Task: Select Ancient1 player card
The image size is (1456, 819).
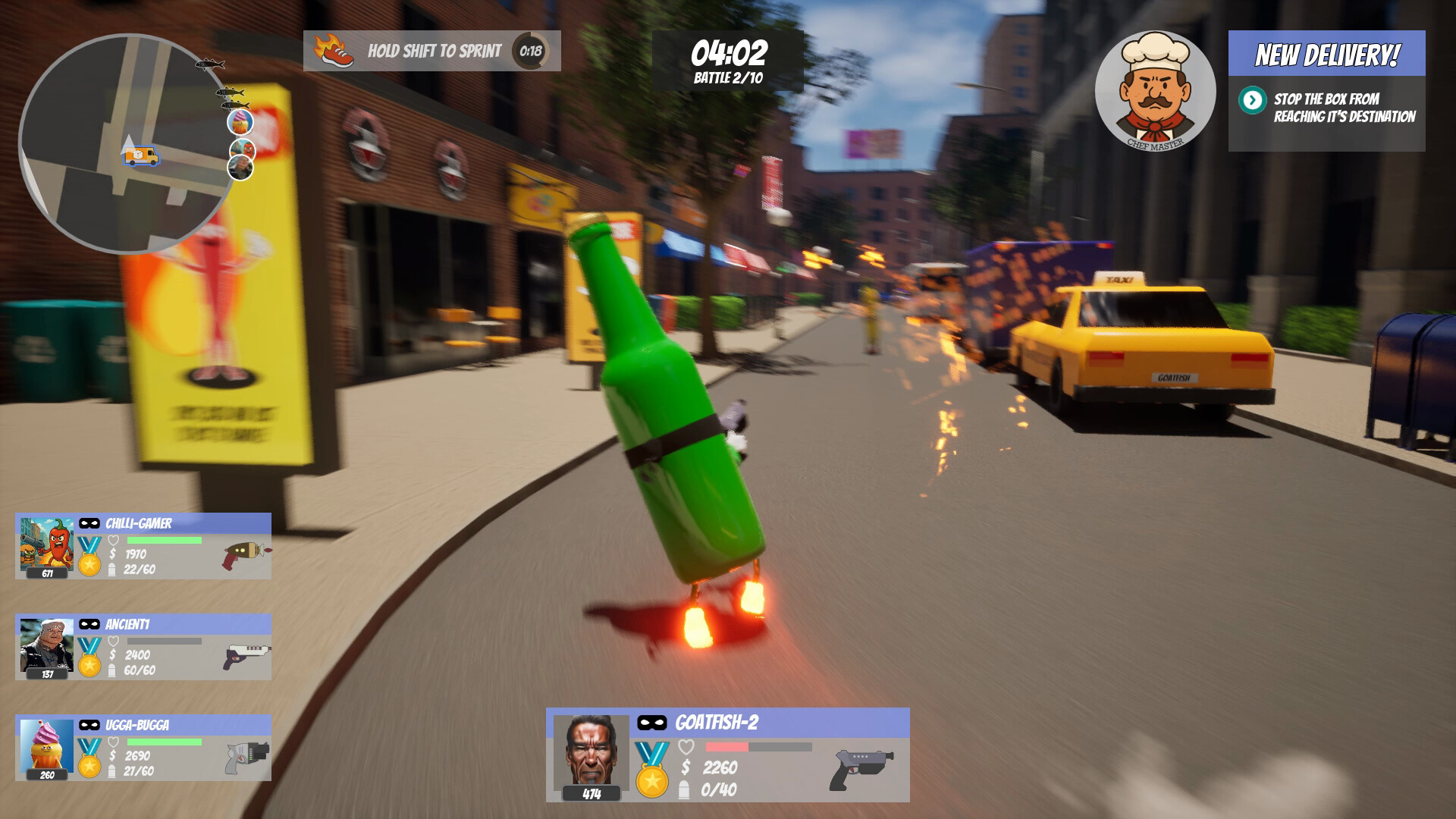Action: click(143, 647)
